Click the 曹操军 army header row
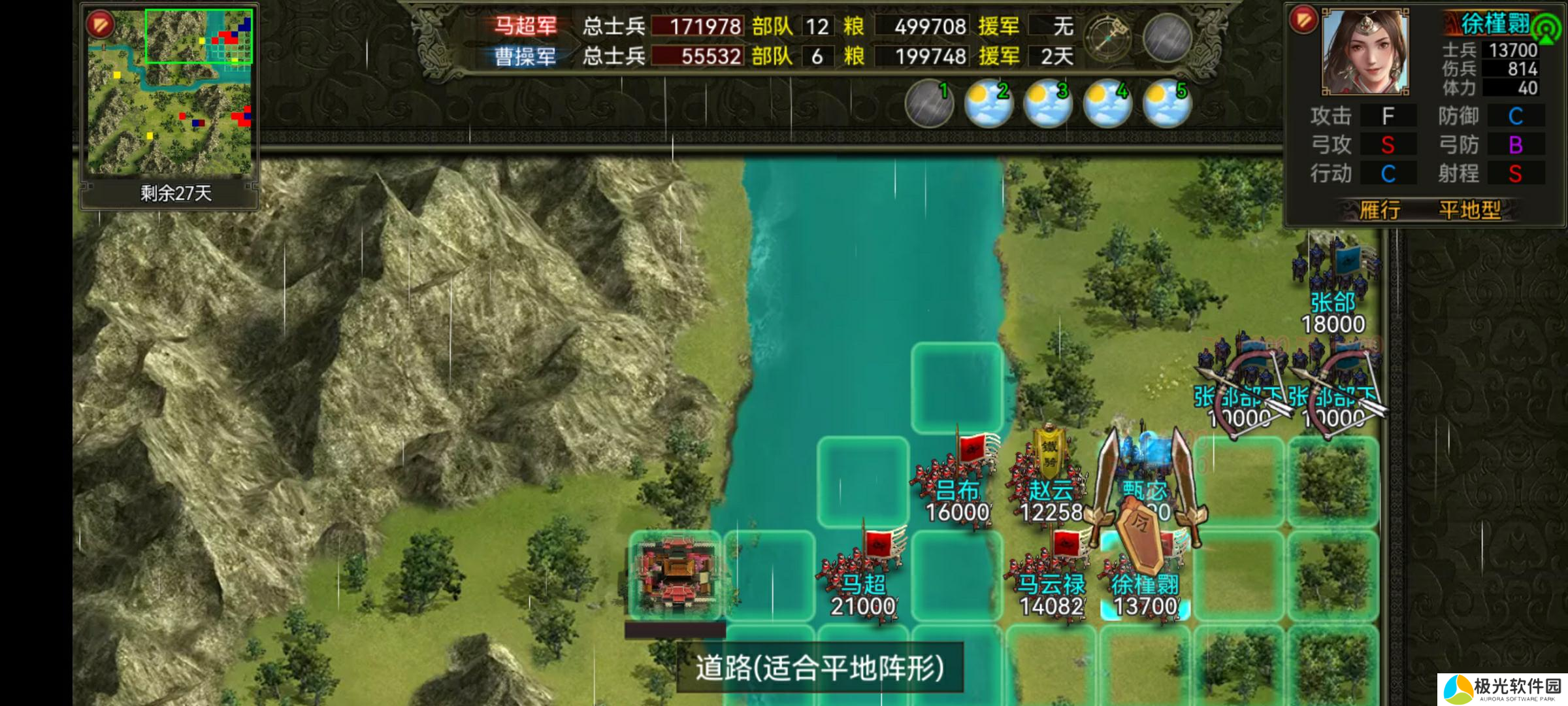Image resolution: width=1568 pixels, height=706 pixels. click(526, 58)
